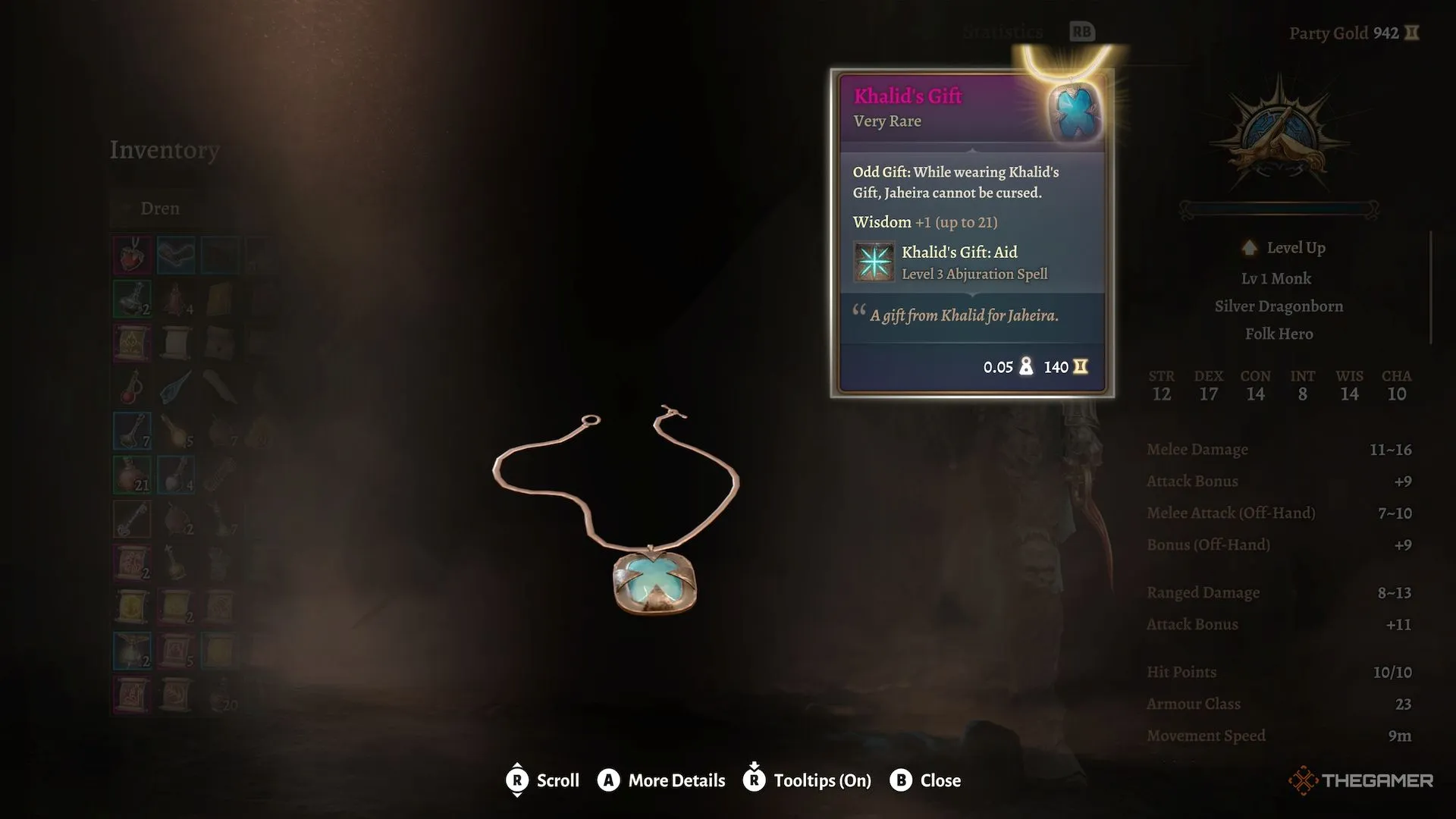Screen dimensions: 1456x819
Task: Click the Khalid's Gift amulet thumbnail in tooltip
Action: coord(1074,110)
